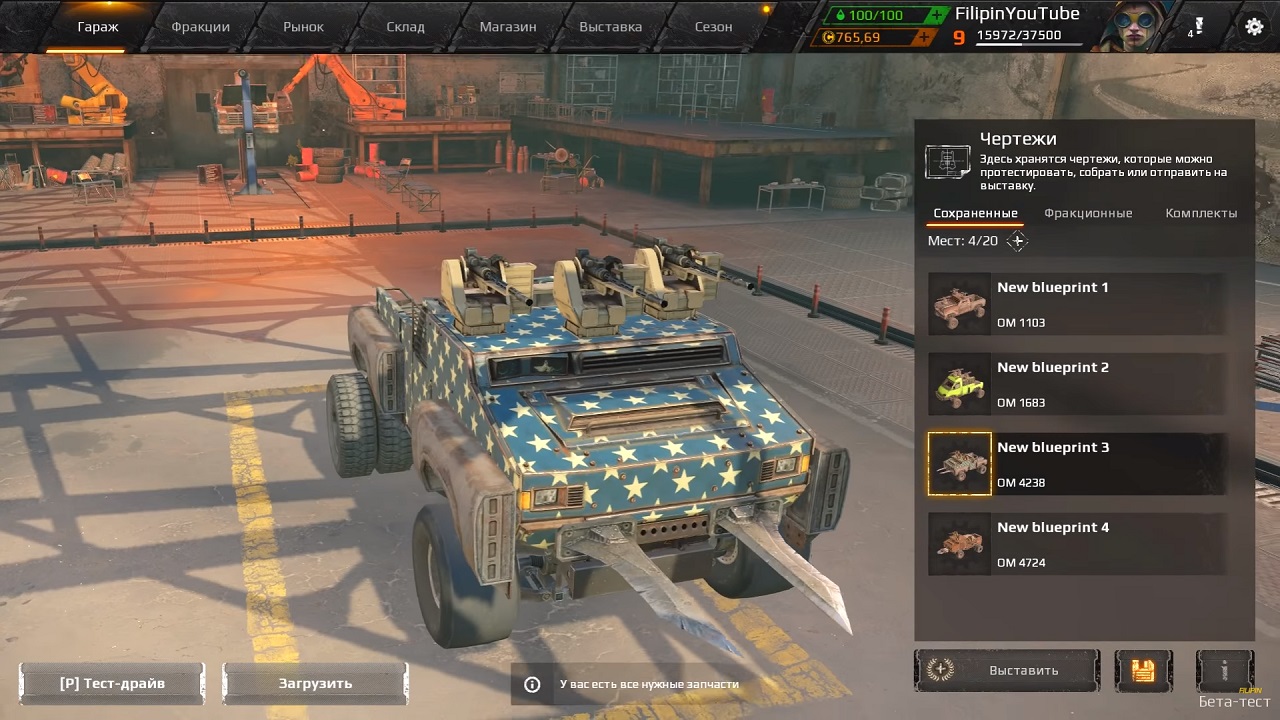The height and width of the screenshot is (720, 1280).
Task: Select New blueprint 4
Action: pos(1076,543)
